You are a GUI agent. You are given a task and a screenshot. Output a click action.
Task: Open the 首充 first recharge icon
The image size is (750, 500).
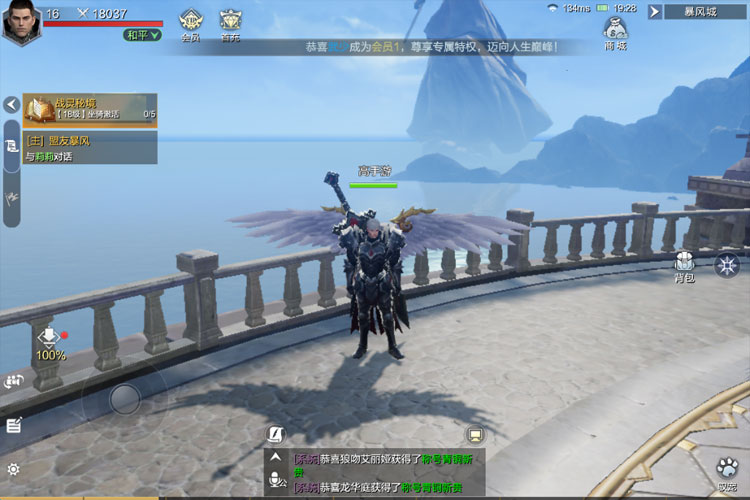pos(230,23)
